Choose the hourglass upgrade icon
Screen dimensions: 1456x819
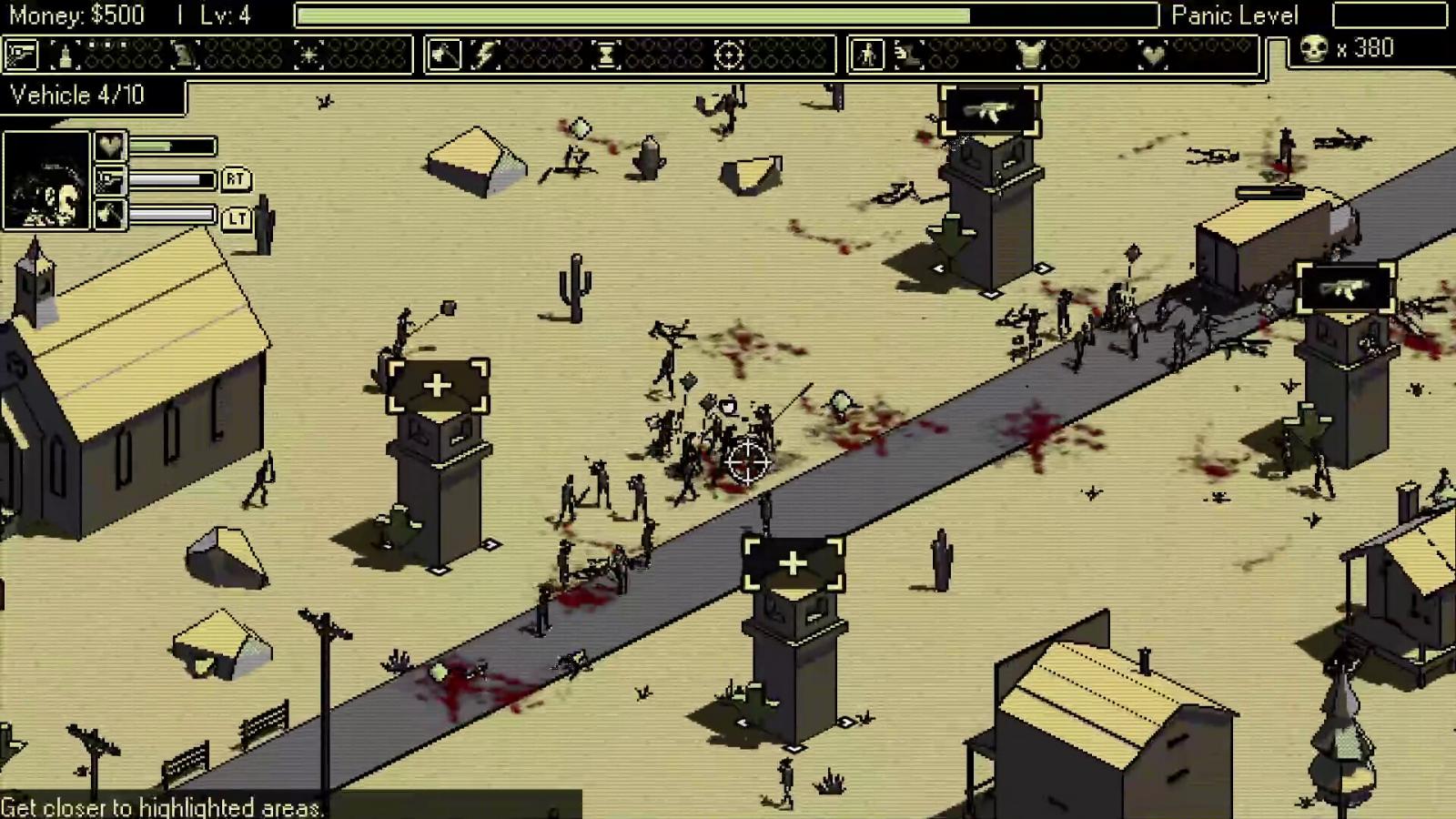[605, 55]
